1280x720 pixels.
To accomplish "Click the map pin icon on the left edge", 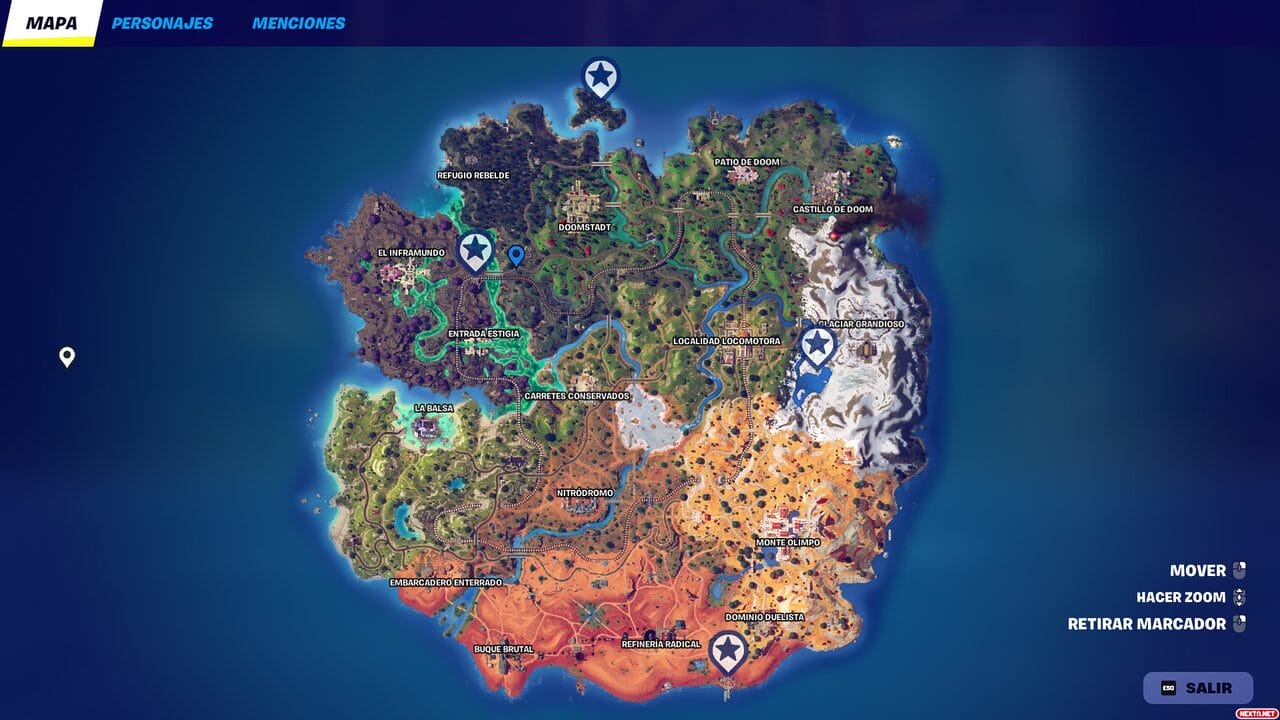I will click(67, 355).
